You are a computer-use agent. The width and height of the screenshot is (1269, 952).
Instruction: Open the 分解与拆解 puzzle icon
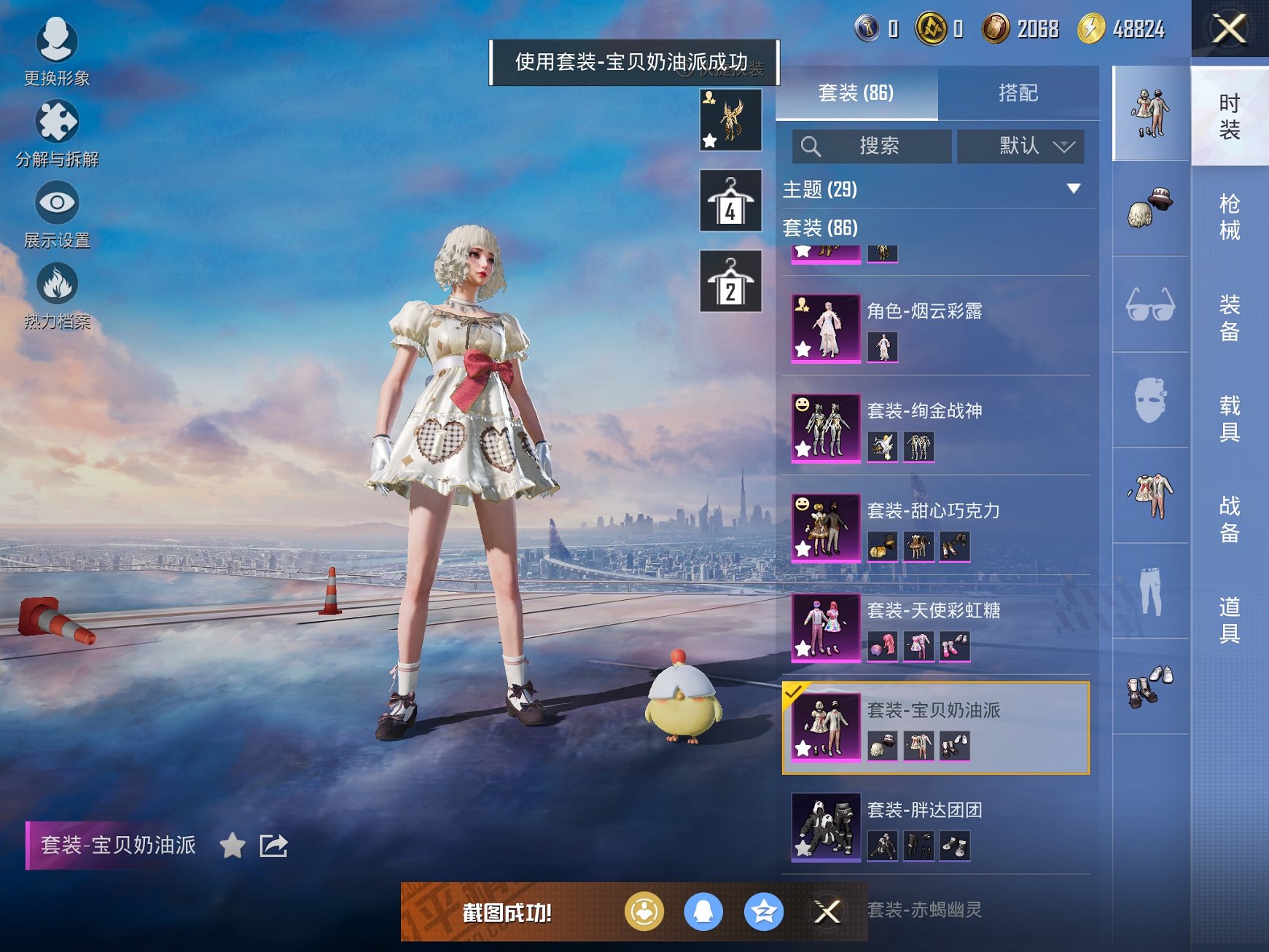pos(58,120)
